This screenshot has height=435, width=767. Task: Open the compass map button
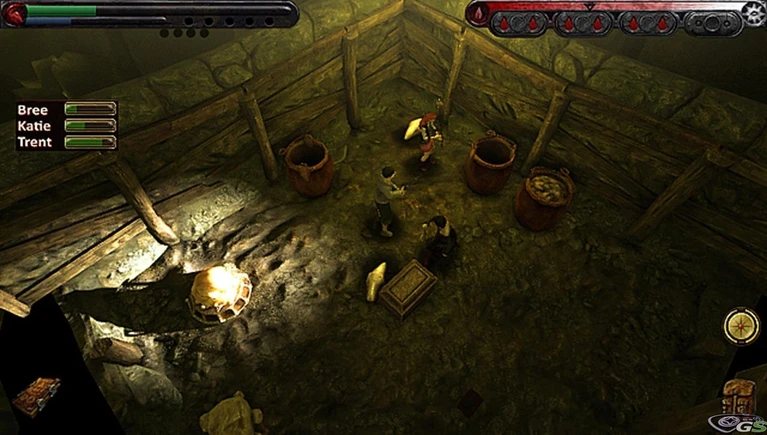pos(743,327)
